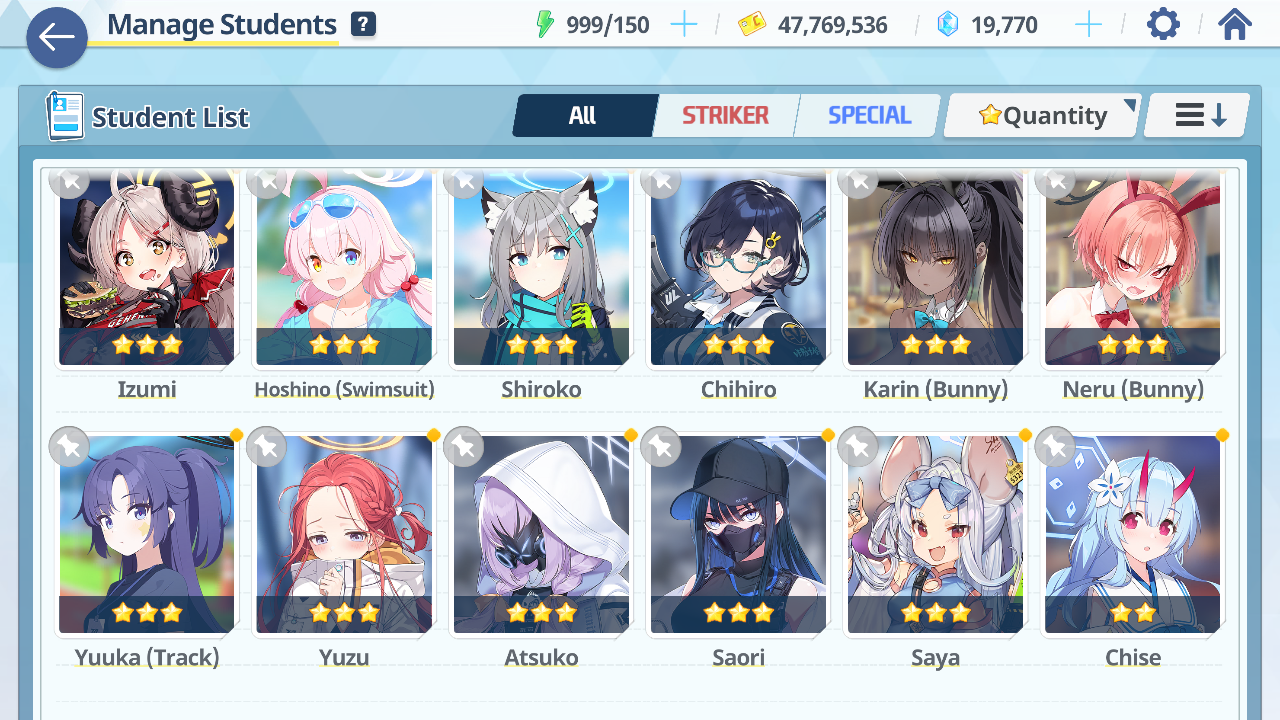Filter by the STRIKER tab
Viewport: 1280px width, 720px height.
click(x=725, y=116)
